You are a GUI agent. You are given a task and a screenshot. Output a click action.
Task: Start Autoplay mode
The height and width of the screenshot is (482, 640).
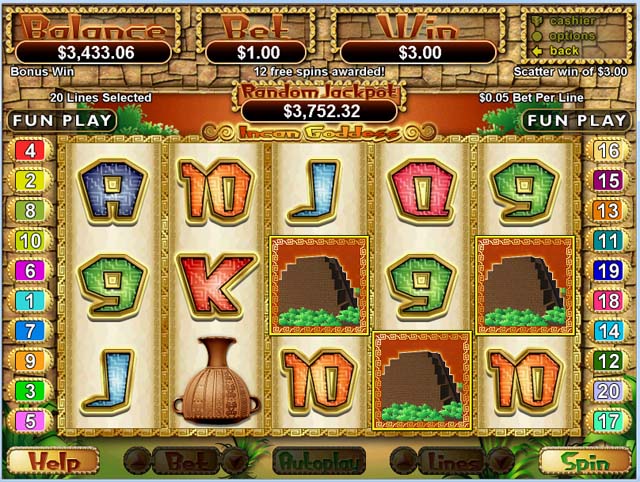[x=318, y=462]
